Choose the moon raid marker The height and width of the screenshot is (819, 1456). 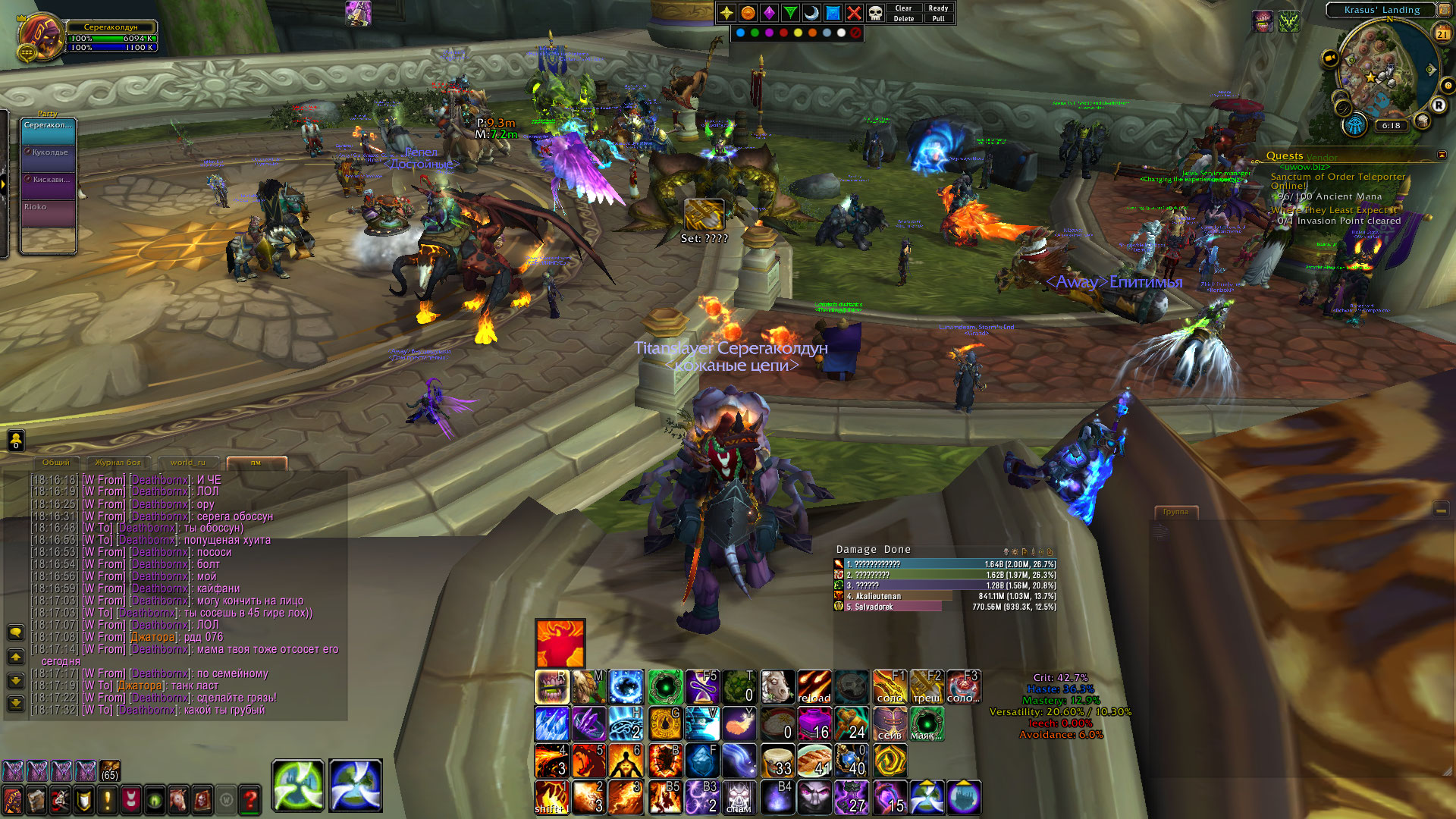[x=811, y=13]
